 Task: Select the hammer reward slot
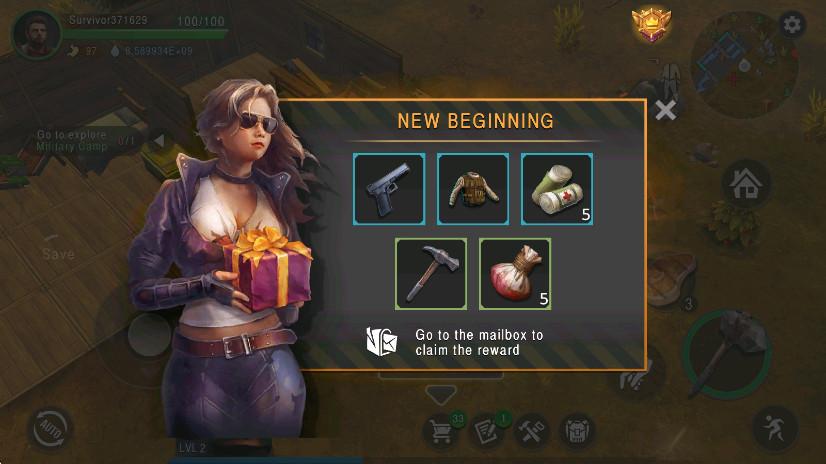(431, 272)
